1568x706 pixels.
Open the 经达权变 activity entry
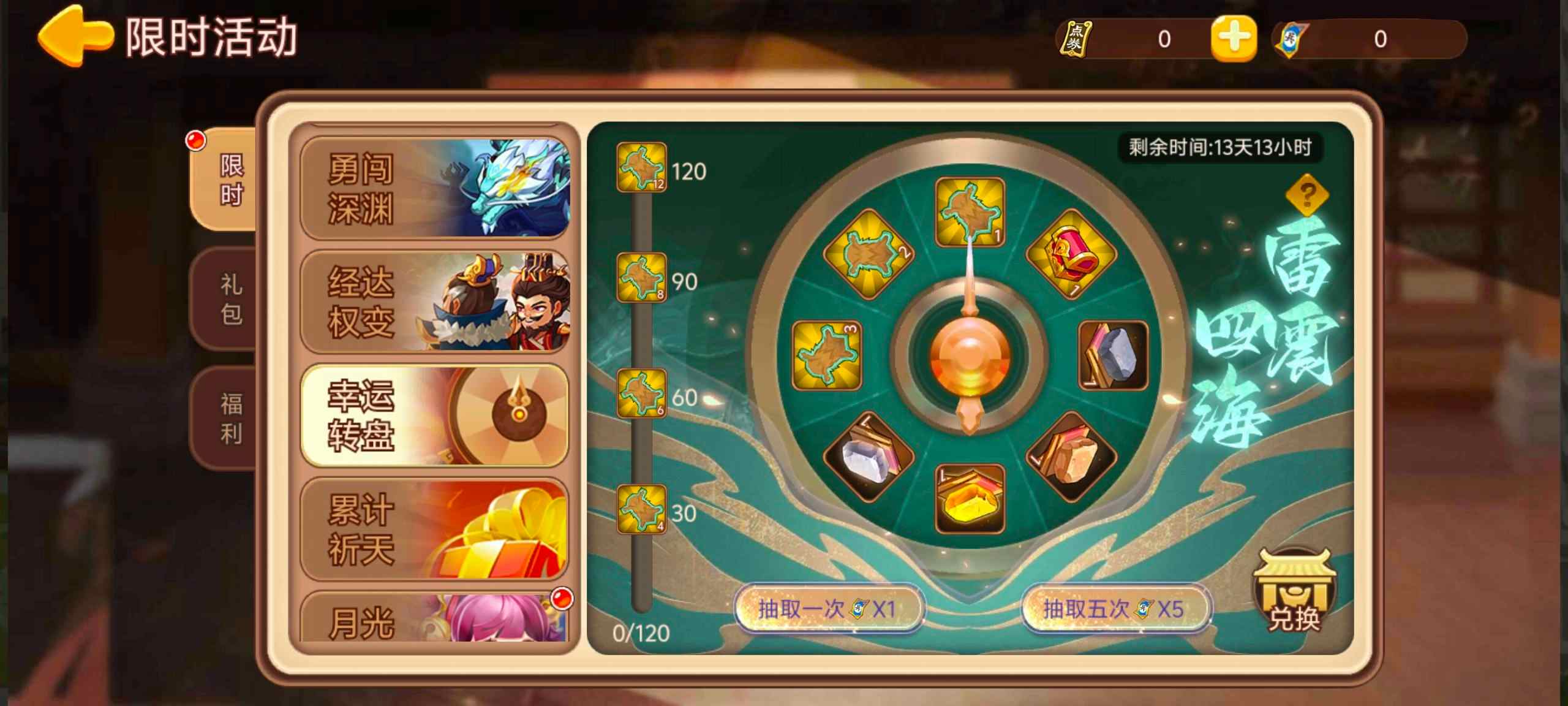pos(435,305)
